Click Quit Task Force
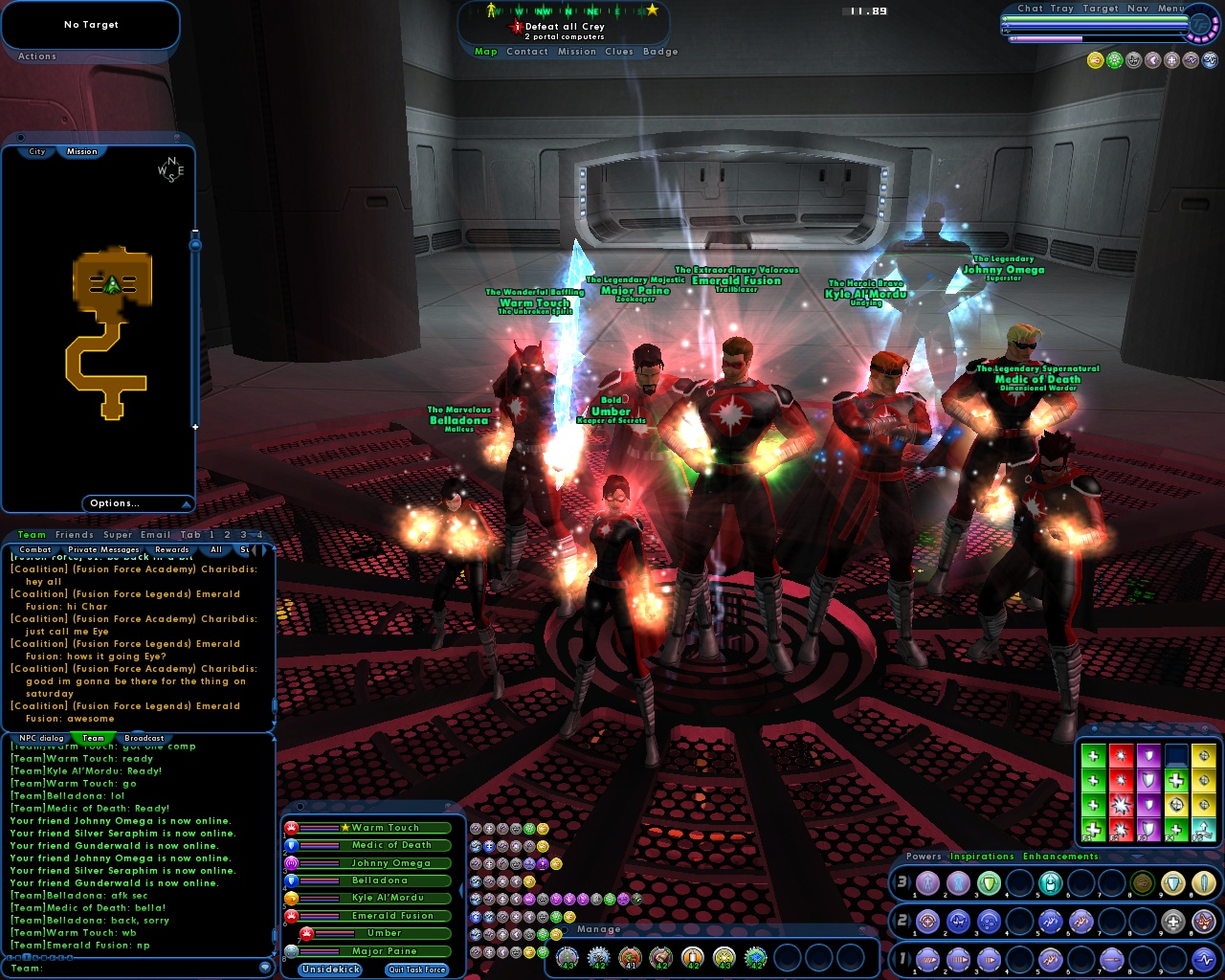Image resolution: width=1225 pixels, height=980 pixels. [417, 969]
